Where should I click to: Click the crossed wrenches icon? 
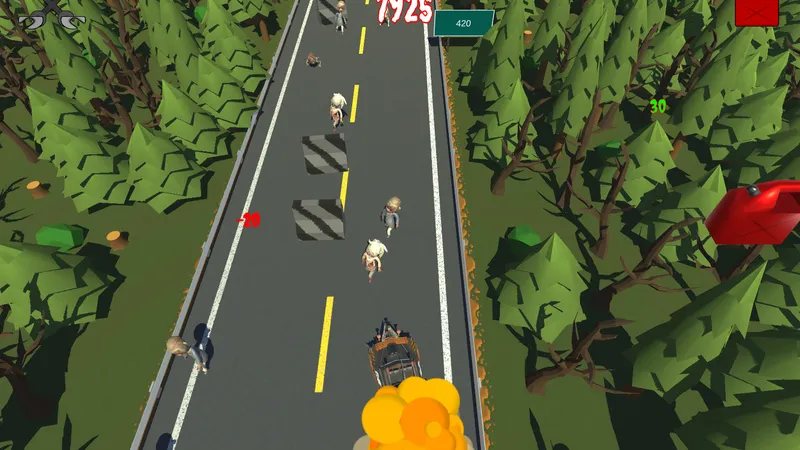pyautogui.click(x=52, y=14)
